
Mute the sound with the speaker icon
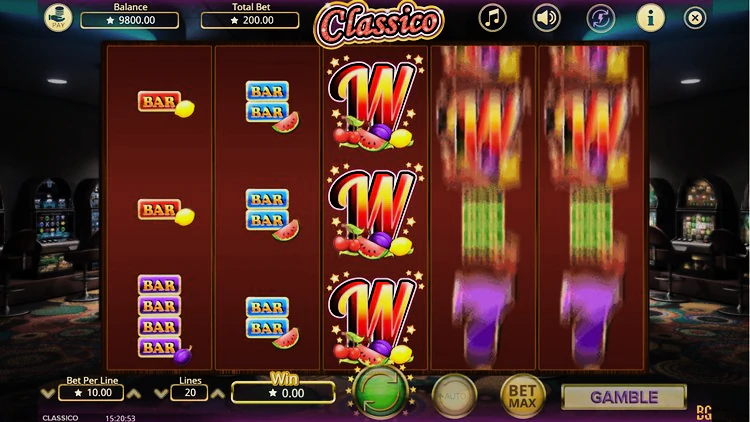tap(546, 17)
